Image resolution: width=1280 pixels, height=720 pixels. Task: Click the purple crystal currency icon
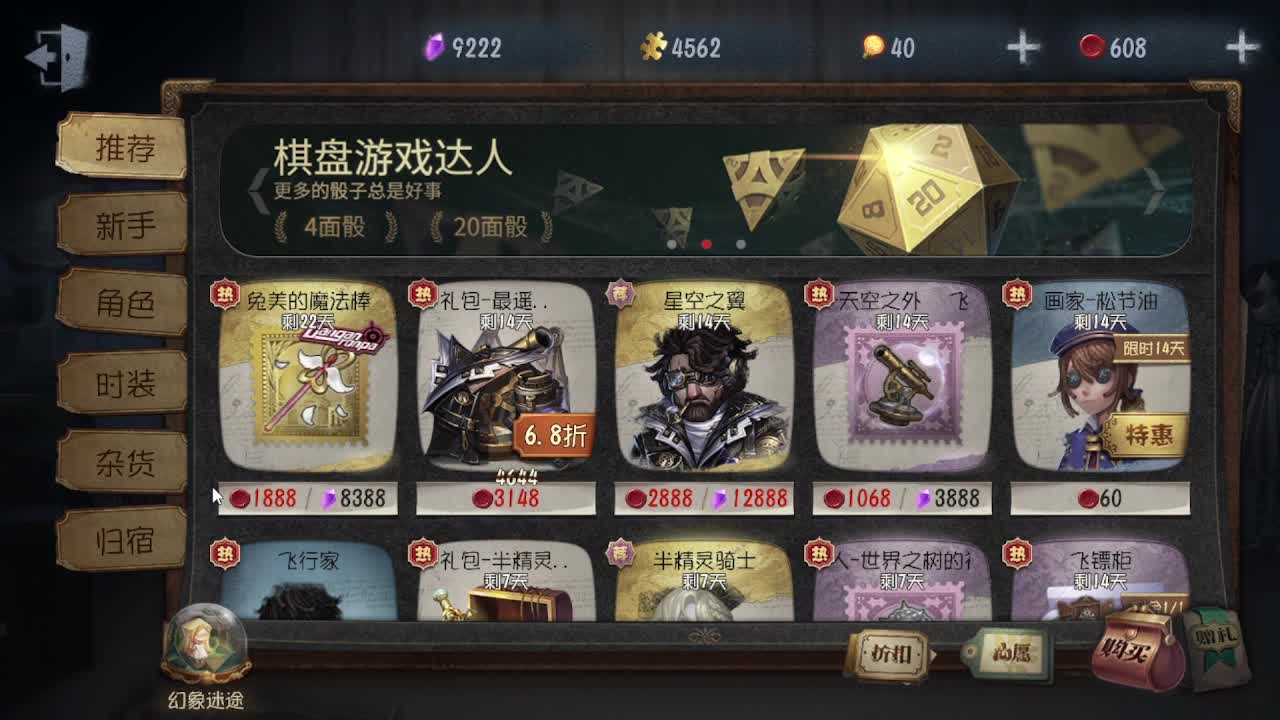(432, 44)
